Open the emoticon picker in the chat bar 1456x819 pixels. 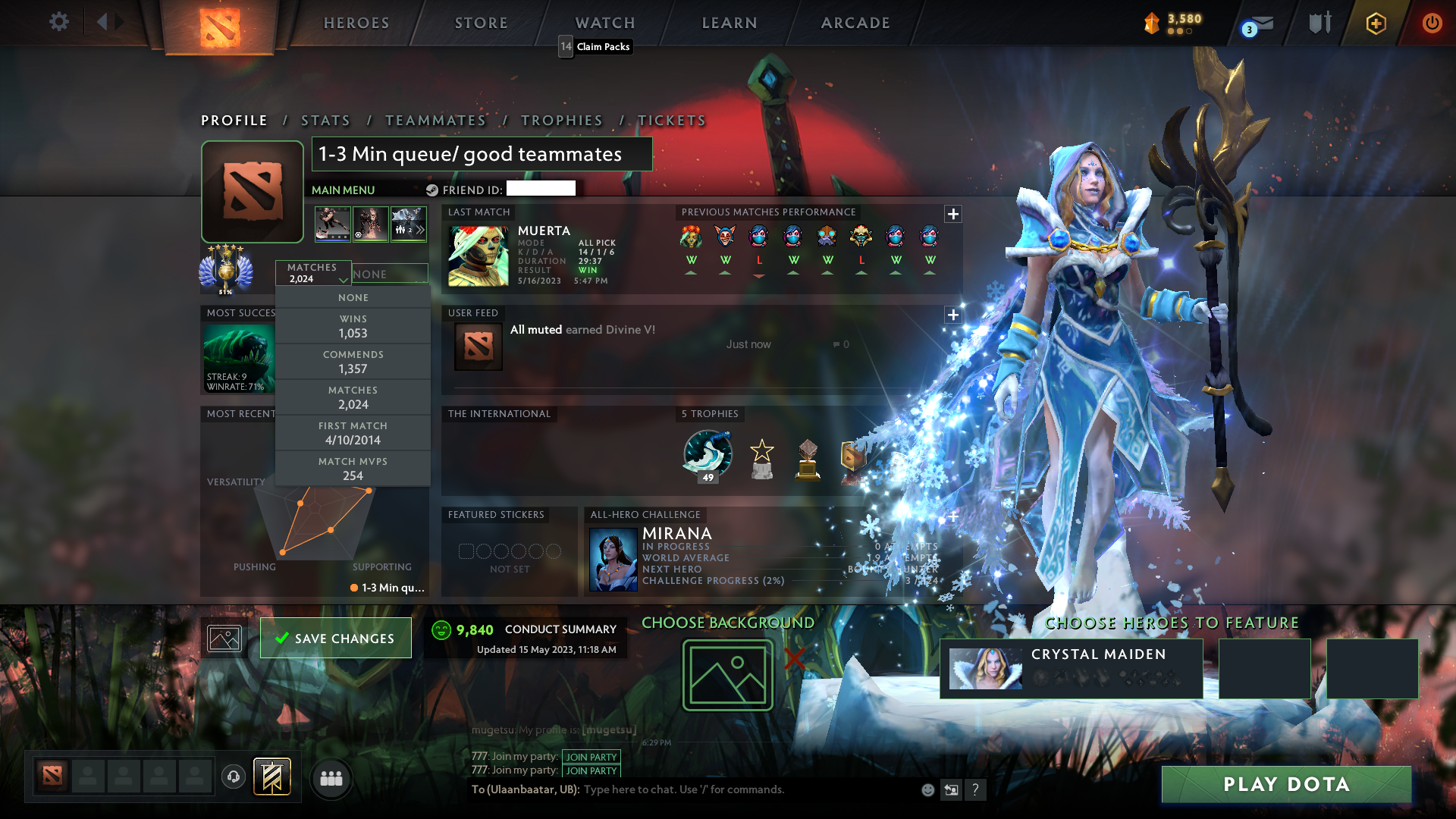click(927, 789)
